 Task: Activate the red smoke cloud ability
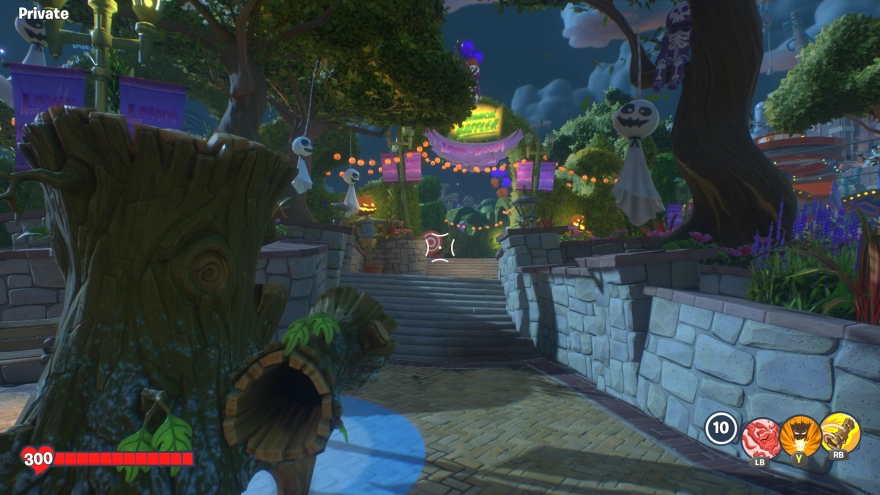tap(761, 435)
